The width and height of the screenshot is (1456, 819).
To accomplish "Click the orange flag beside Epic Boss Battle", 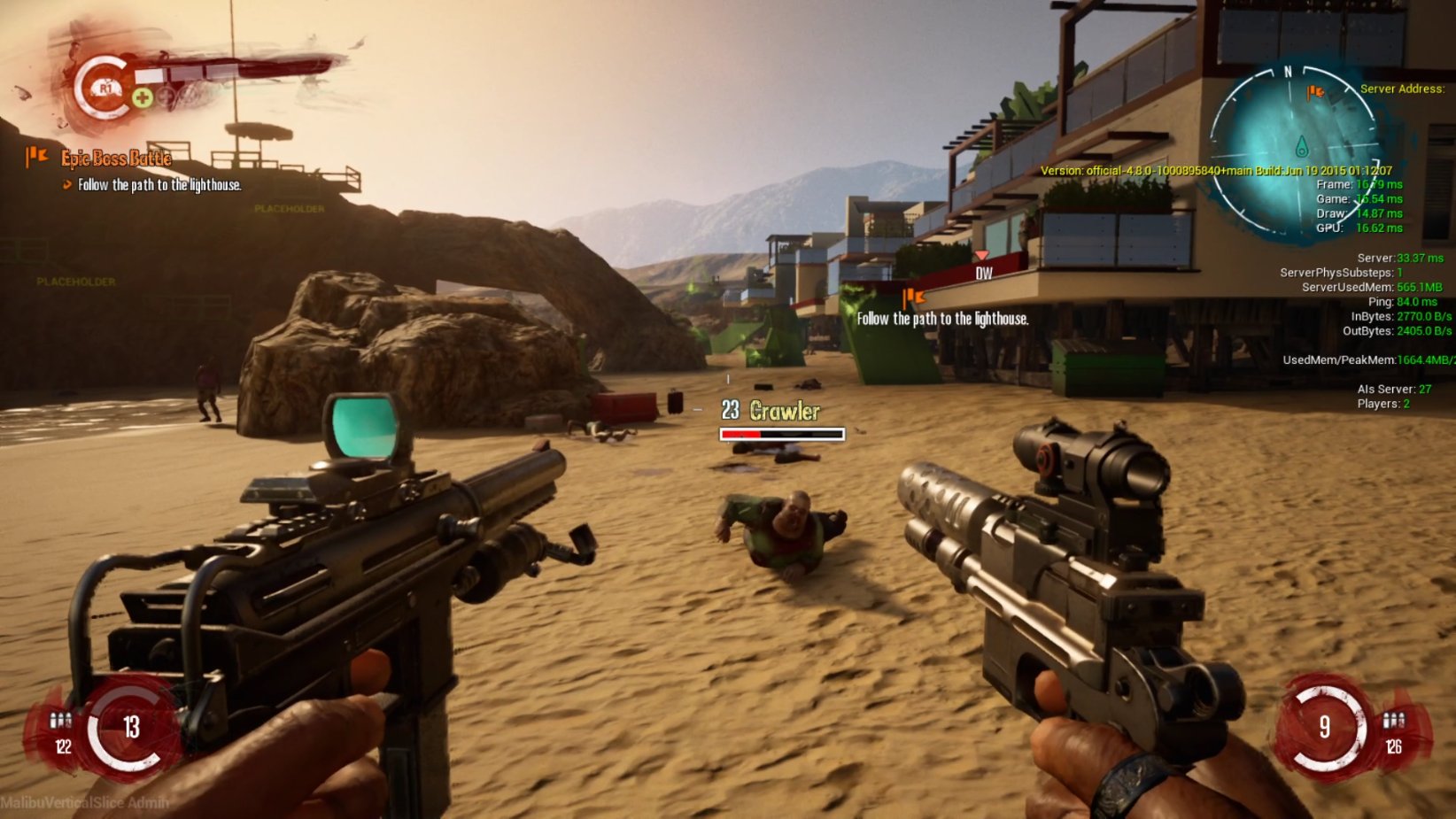I will pyautogui.click(x=37, y=157).
